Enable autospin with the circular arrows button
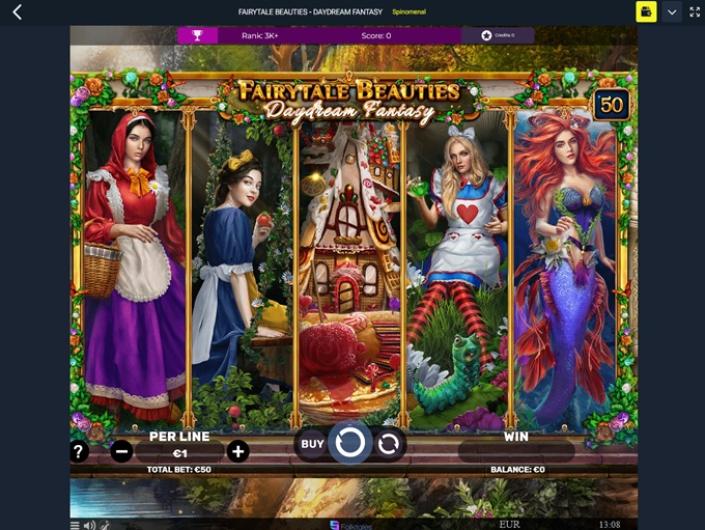Image resolution: width=705 pixels, height=530 pixels. pyautogui.click(x=388, y=444)
